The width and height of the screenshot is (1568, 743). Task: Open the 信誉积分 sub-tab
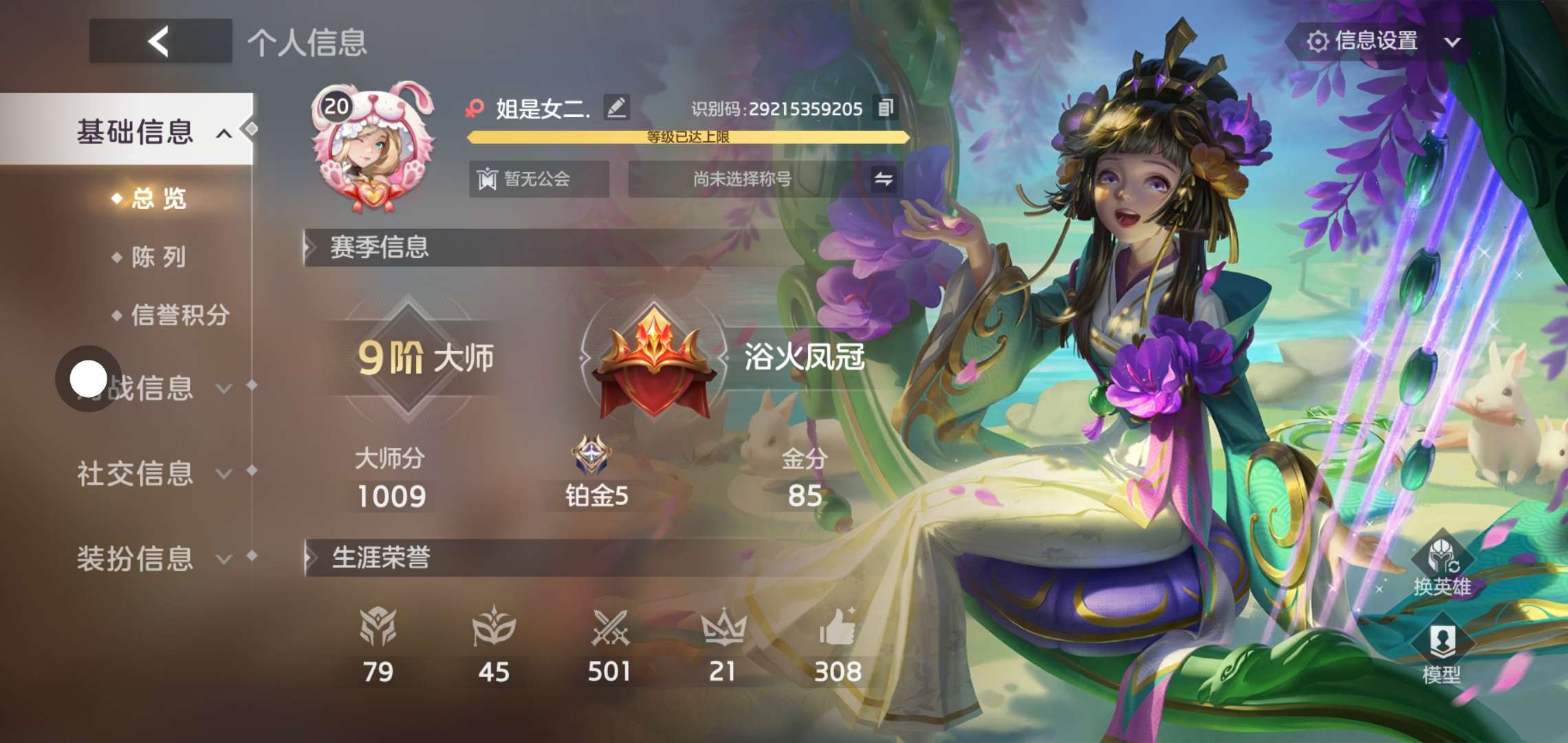(179, 315)
